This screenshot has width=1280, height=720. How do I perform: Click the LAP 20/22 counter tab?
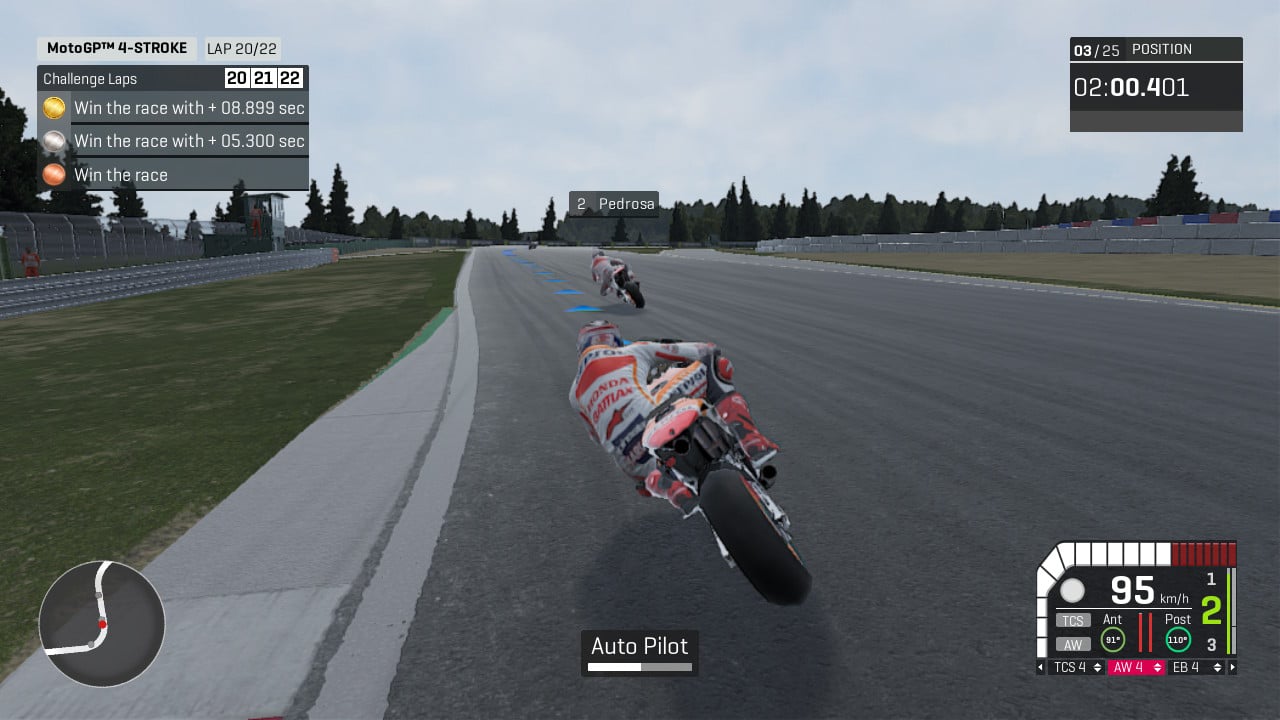240,47
